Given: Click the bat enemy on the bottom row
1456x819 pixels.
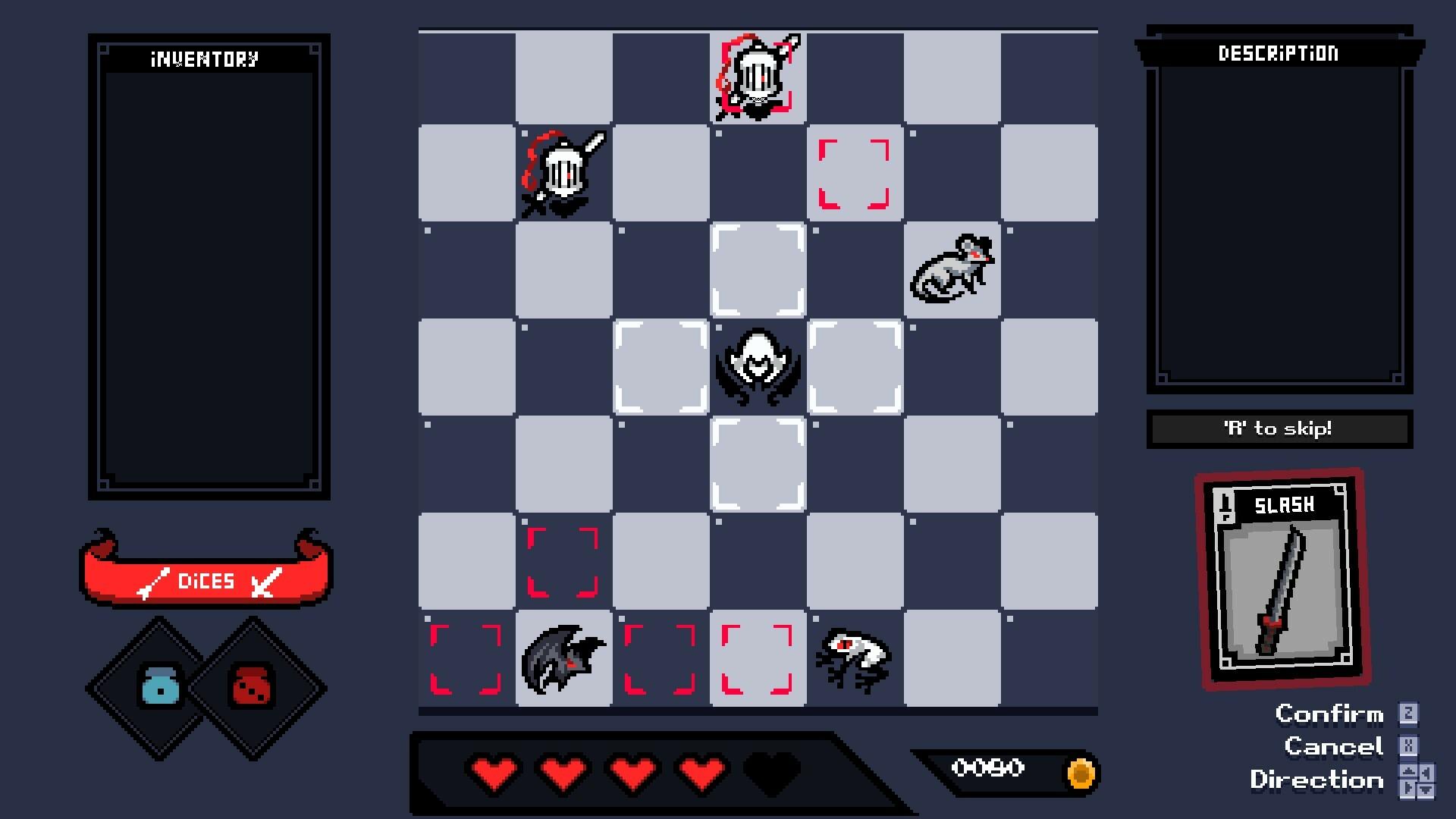Looking at the screenshot, I should coord(563,658).
